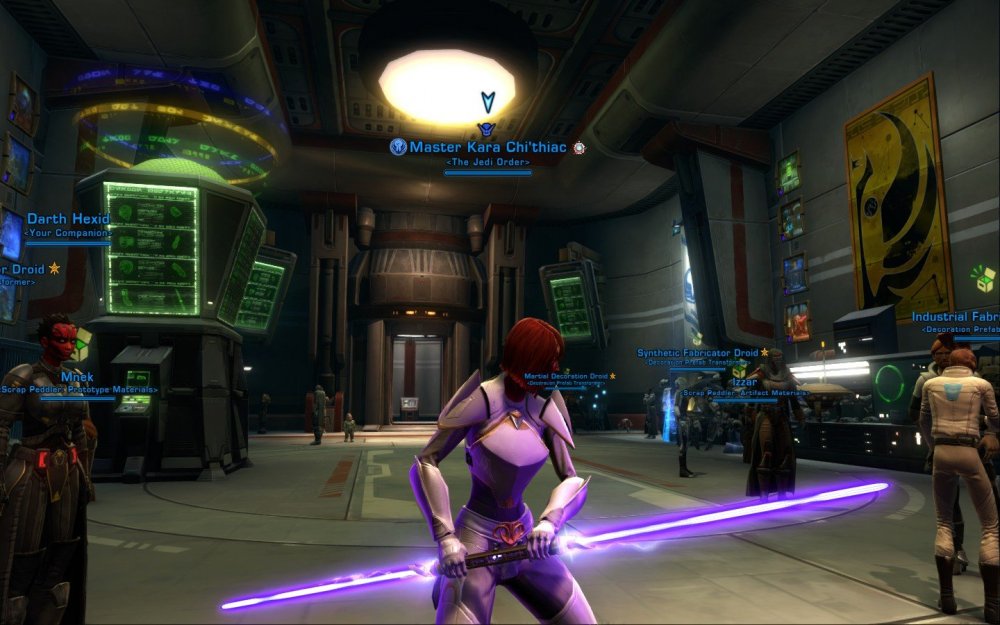Click the Mnek Scrap Peddler nameplate
This screenshot has height=625, width=1000.
tap(77, 377)
